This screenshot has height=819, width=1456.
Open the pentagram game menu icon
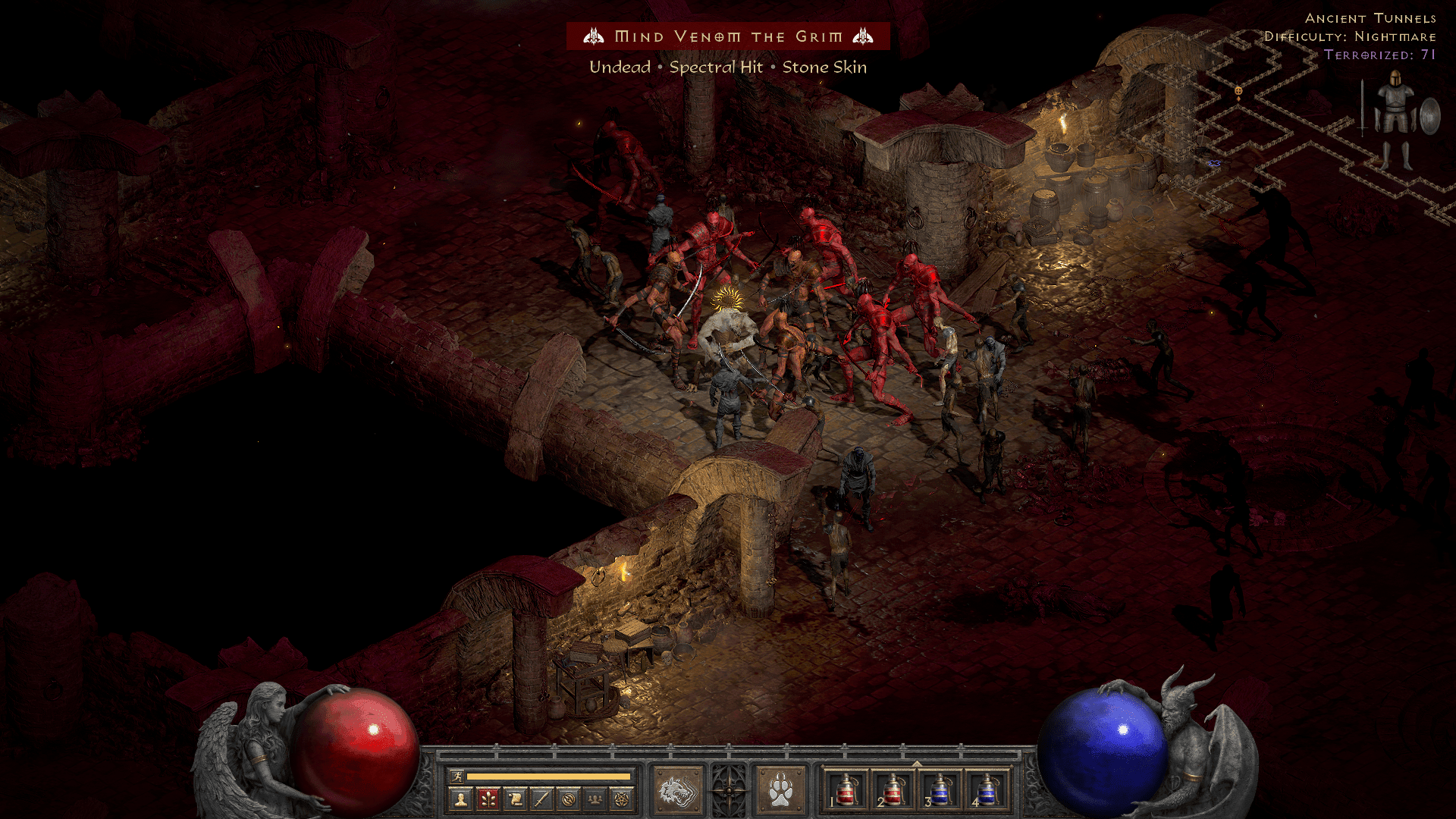[622, 799]
